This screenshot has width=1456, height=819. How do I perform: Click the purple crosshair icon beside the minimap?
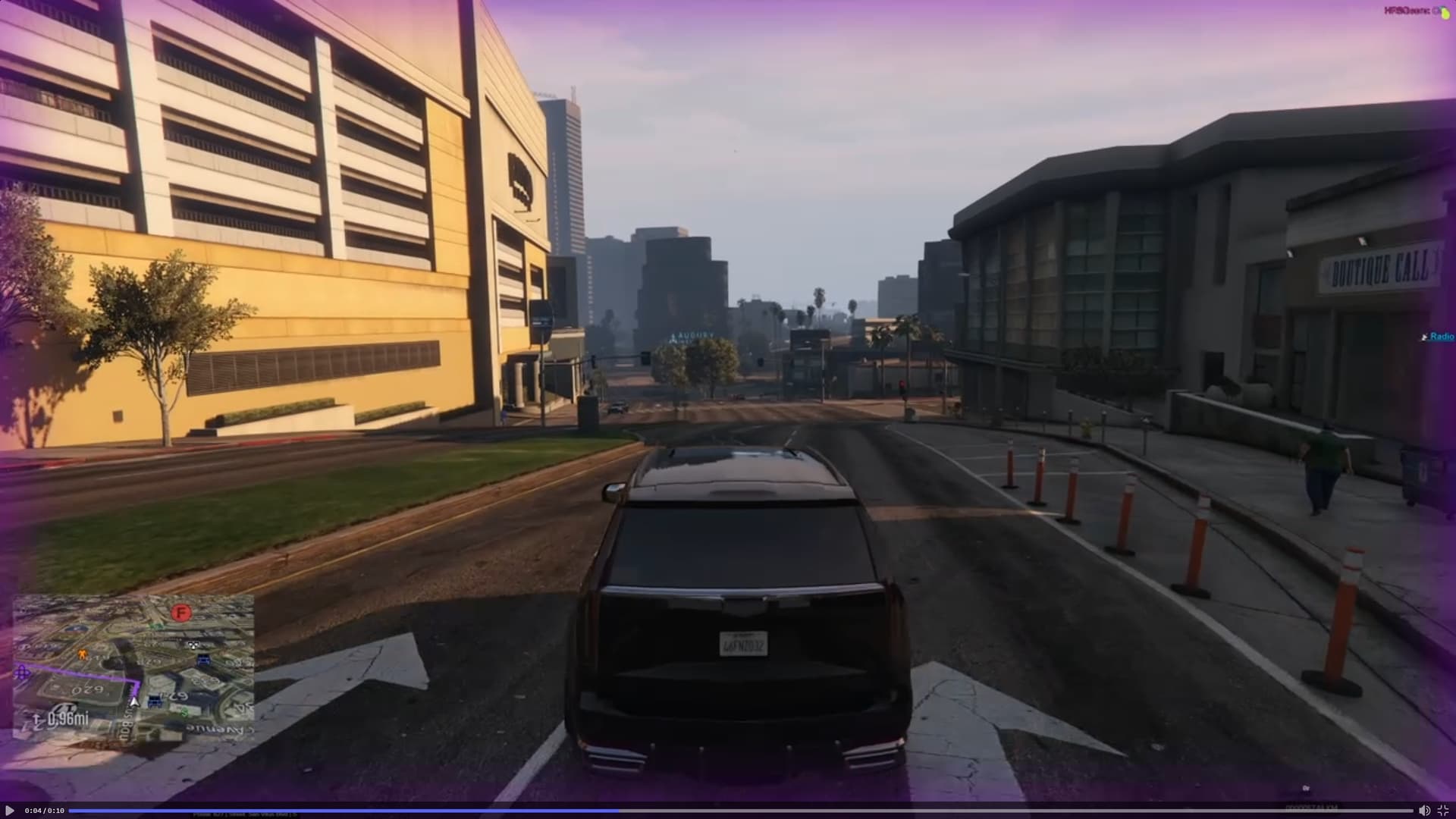tap(23, 673)
